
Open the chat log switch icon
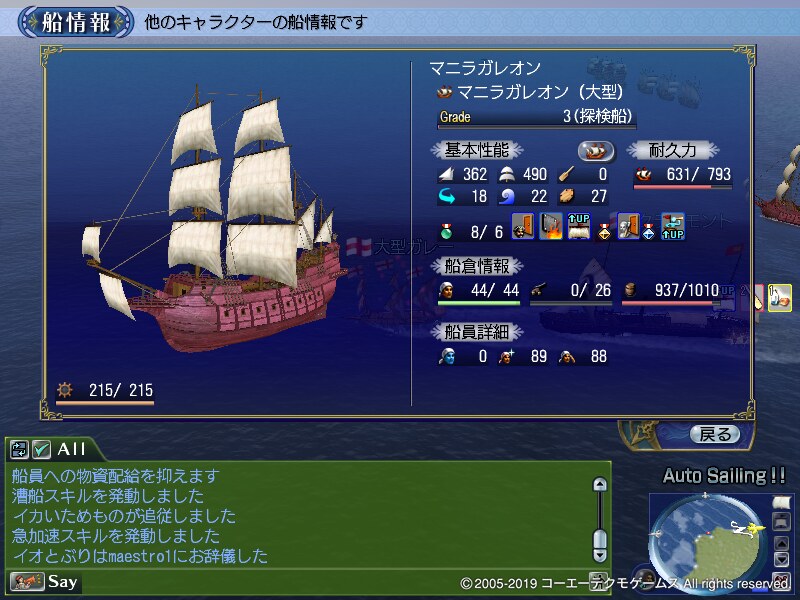coord(19,450)
